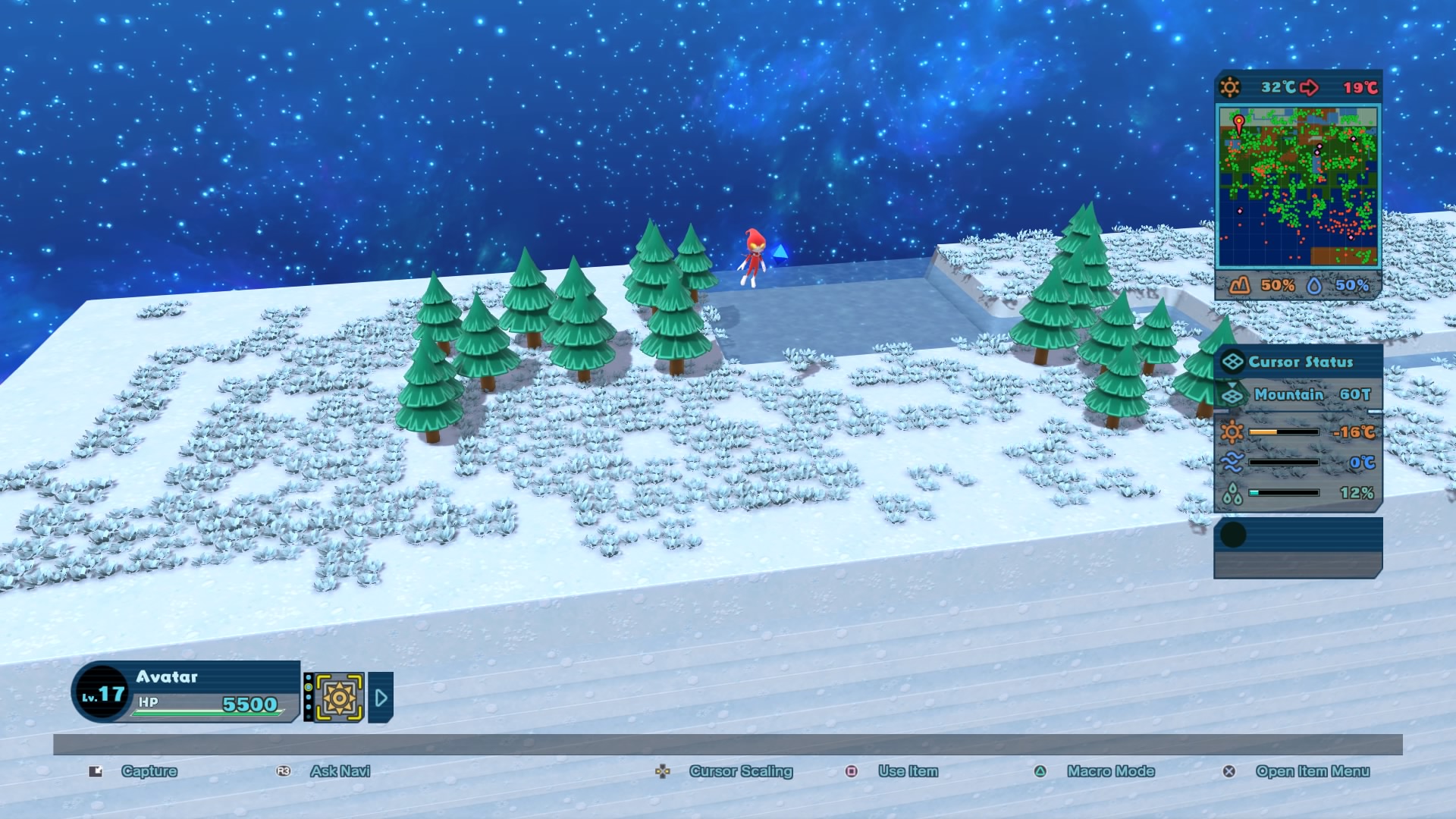Click the Mountain terrain cube icon
This screenshot has width=1456, height=819.
[x=1232, y=396]
